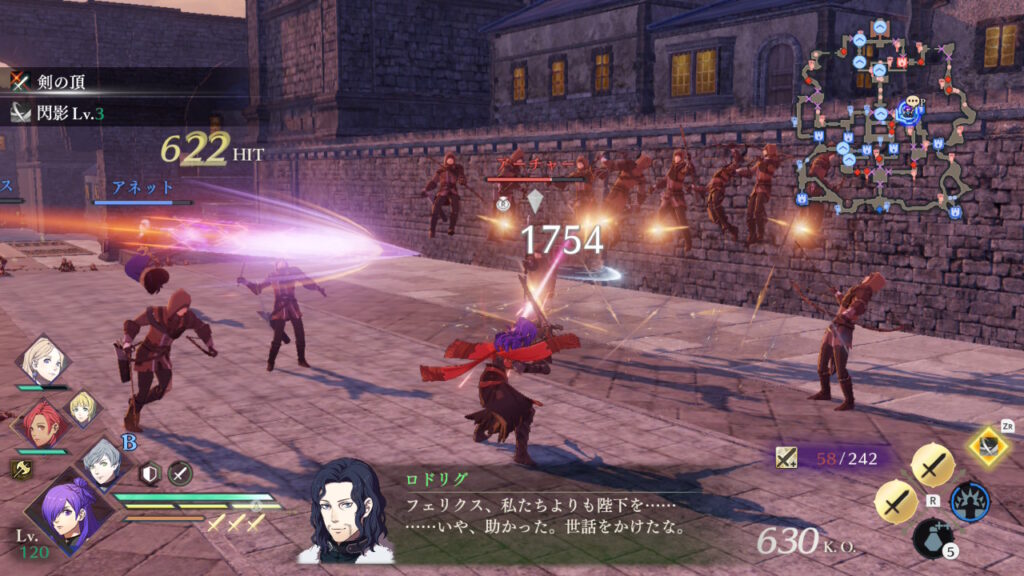Click the weapon durability sword icon
Image resolution: width=1024 pixels, height=576 pixels.
[786, 458]
